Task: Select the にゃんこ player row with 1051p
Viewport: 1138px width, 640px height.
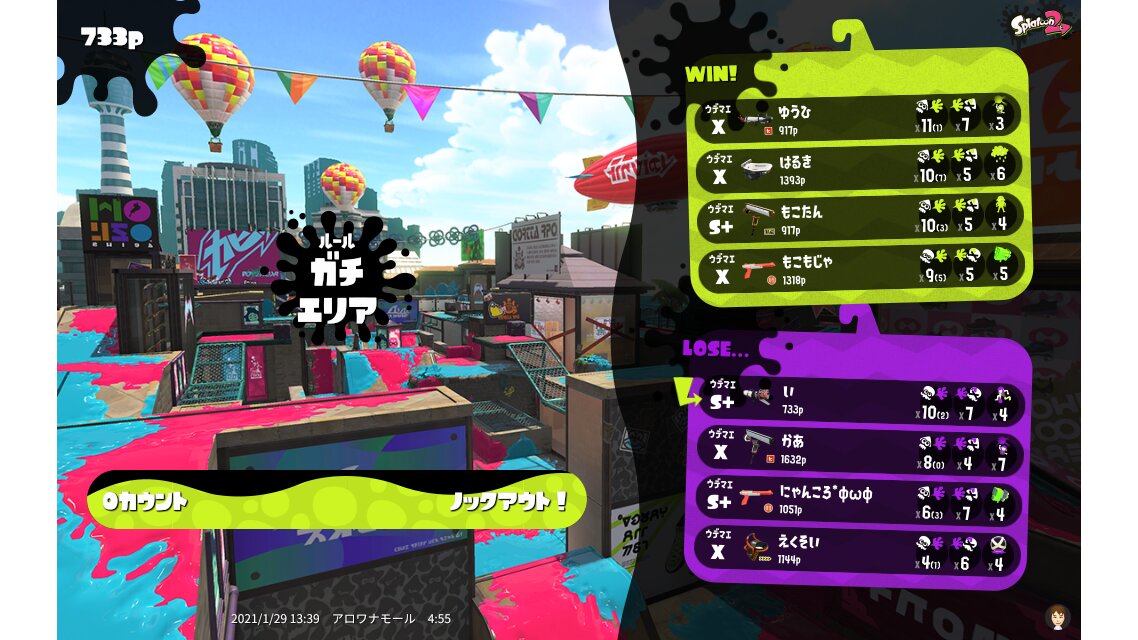Action: coord(860,500)
